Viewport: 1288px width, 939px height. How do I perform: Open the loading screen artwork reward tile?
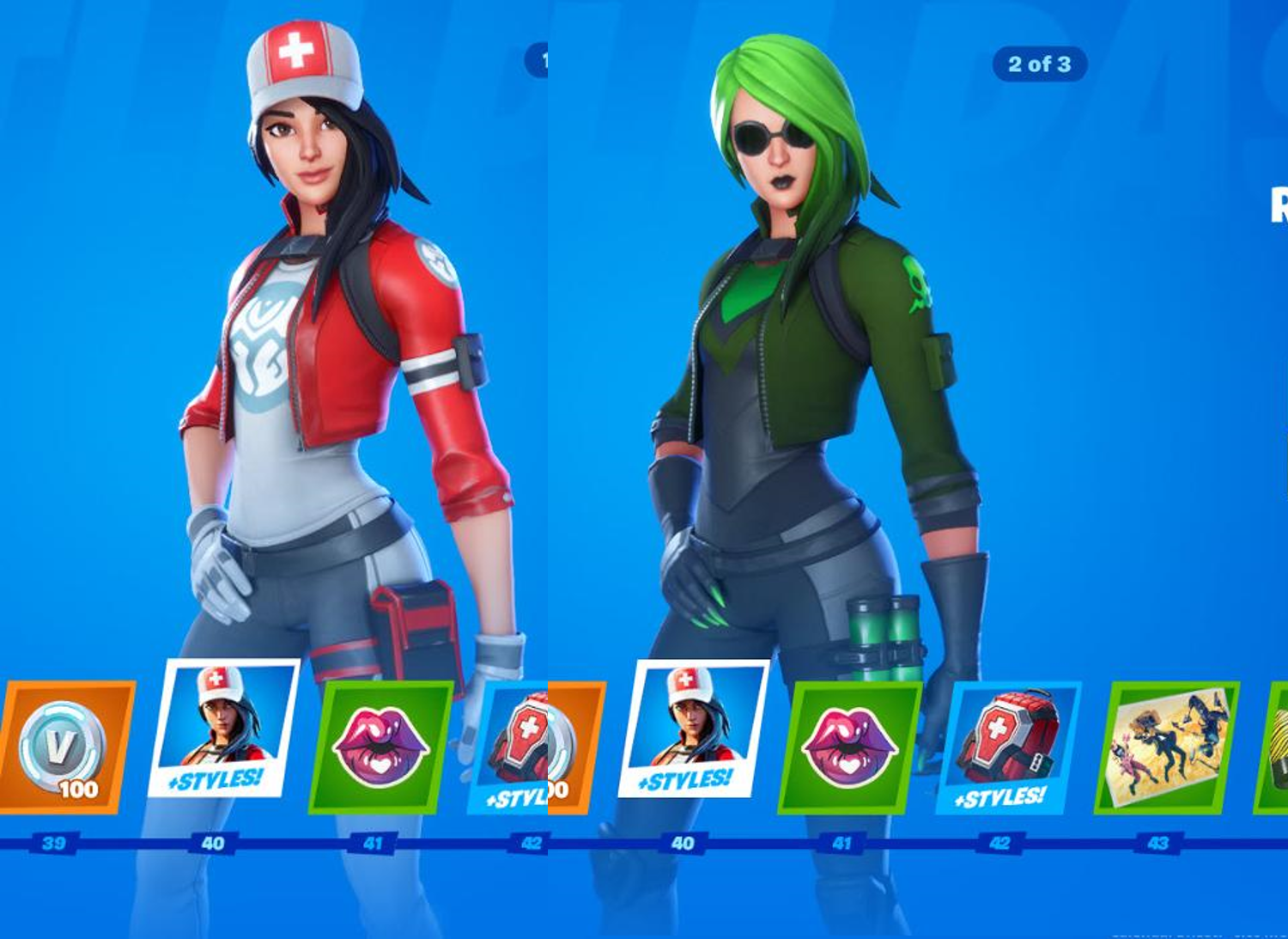[x=1166, y=747]
